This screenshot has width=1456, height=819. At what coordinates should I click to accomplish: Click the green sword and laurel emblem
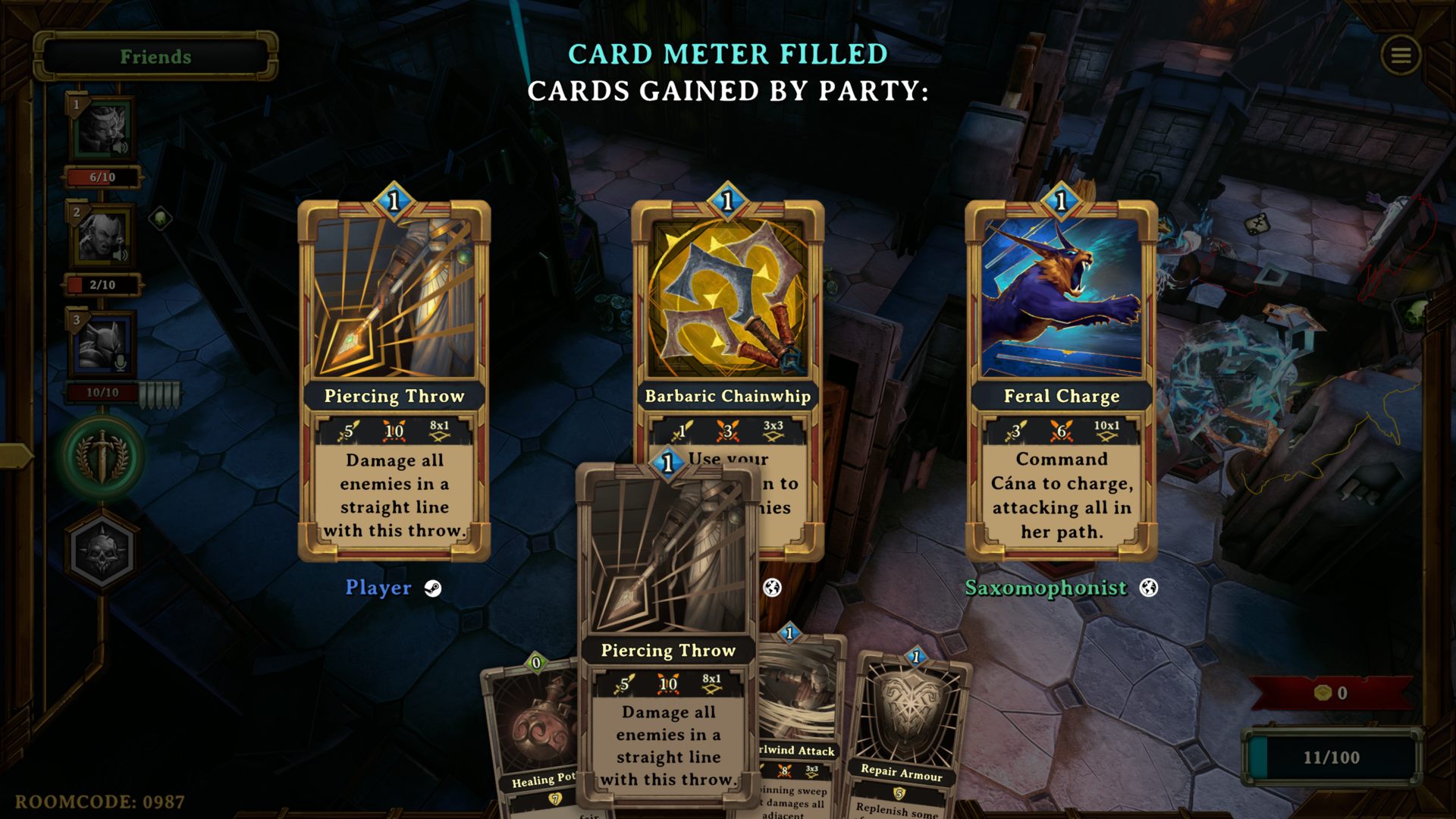tap(102, 457)
